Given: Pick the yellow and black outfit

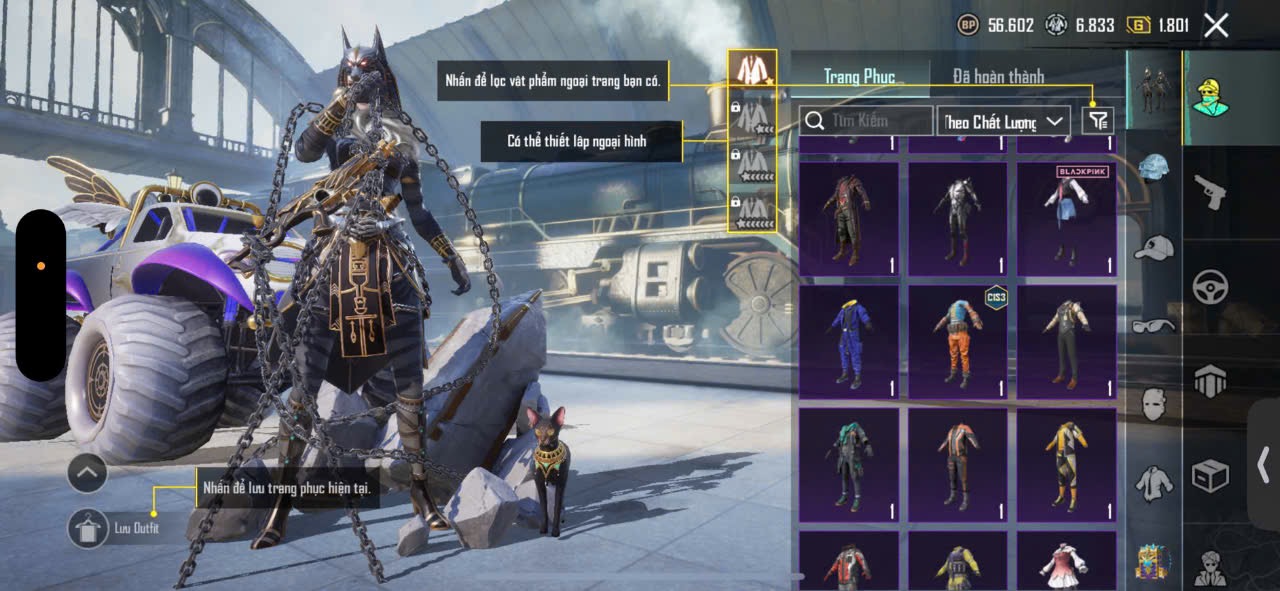Looking at the screenshot, I should coord(1067,465).
